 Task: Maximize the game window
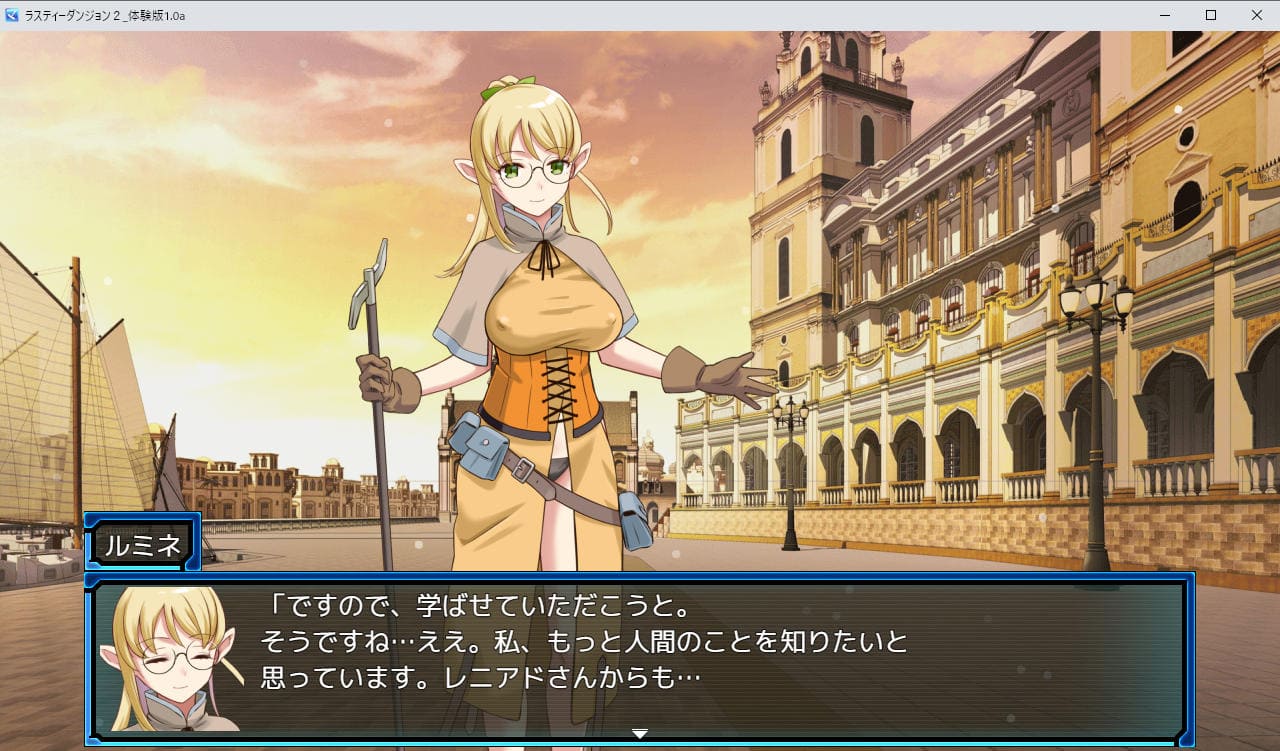(x=1211, y=15)
